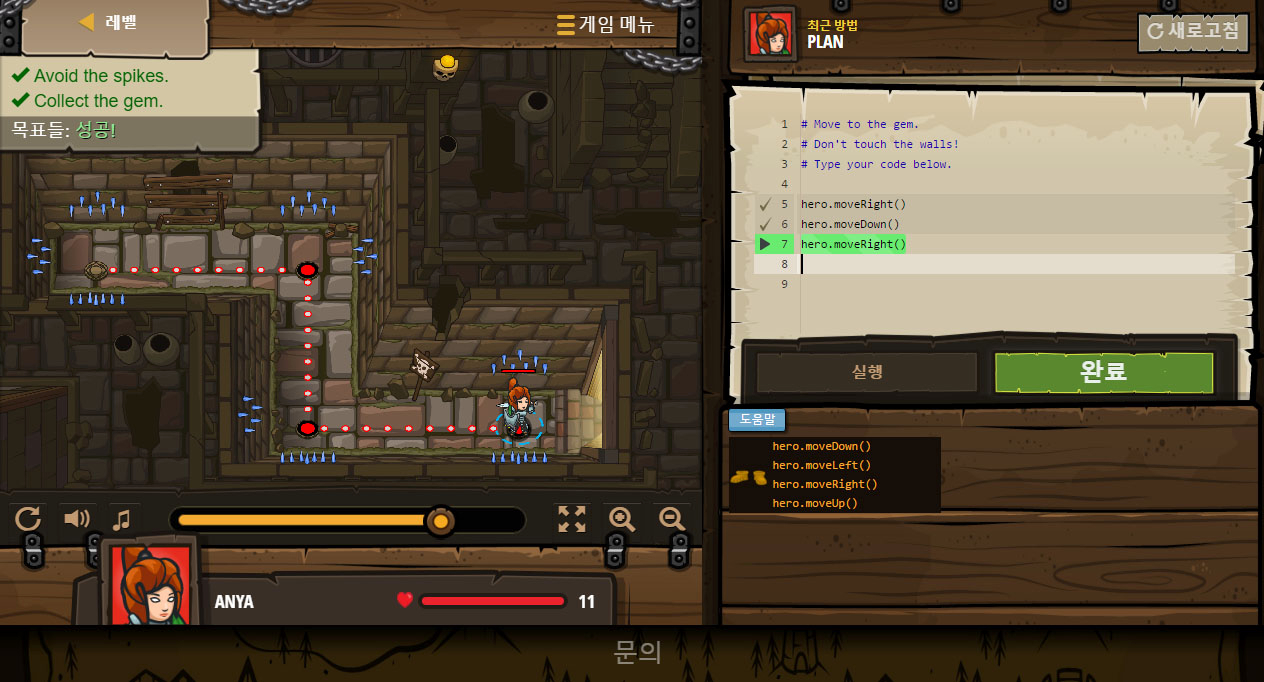Run the code with 실행 button
1264x682 pixels.
[x=866, y=372]
